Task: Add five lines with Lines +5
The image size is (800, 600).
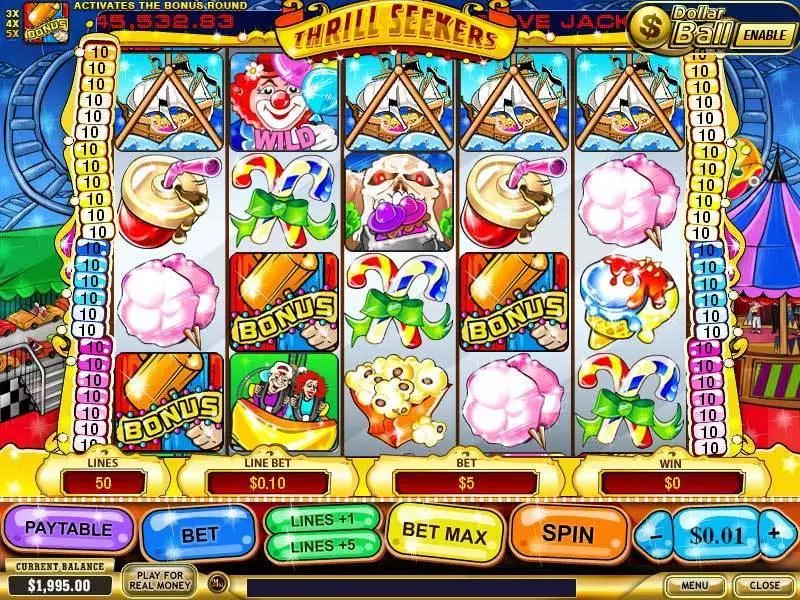Action: tap(322, 545)
